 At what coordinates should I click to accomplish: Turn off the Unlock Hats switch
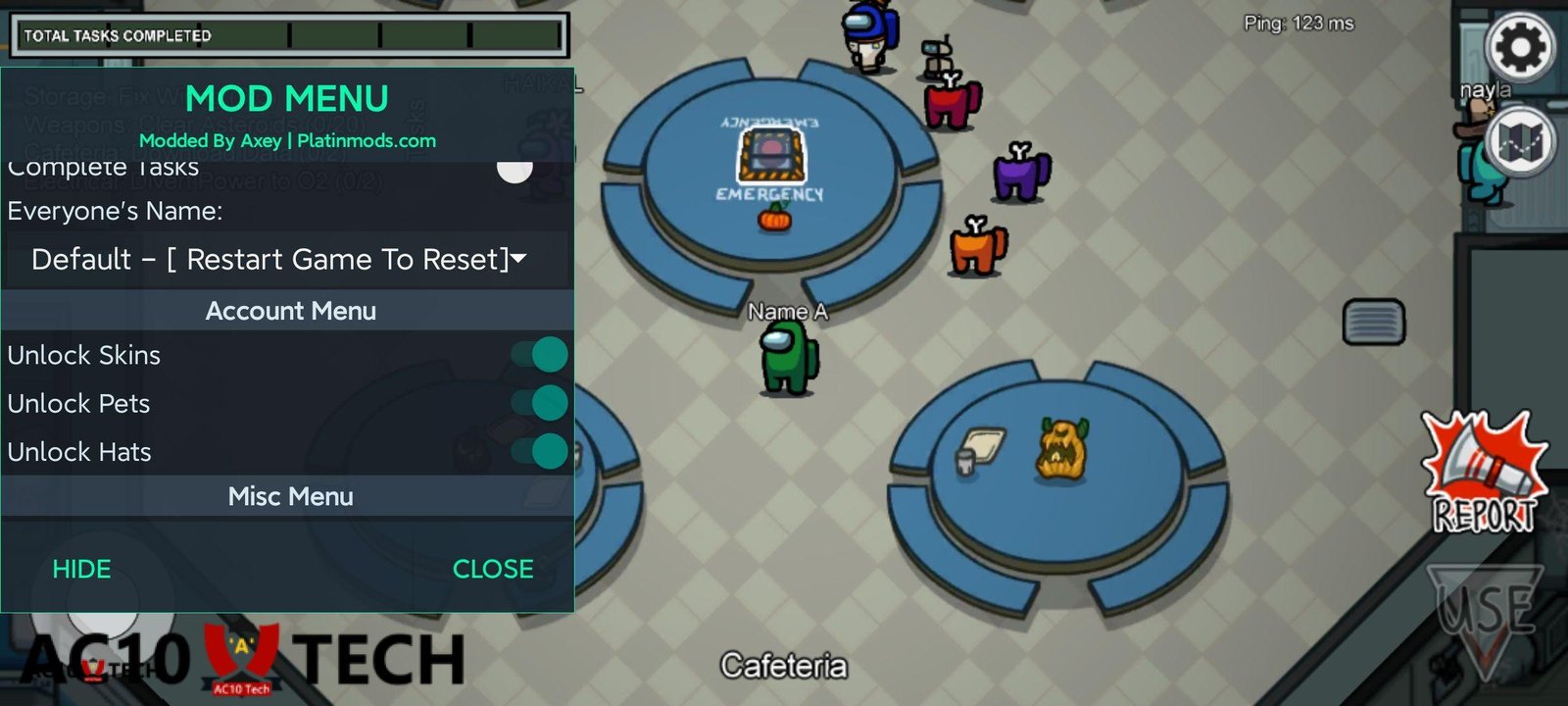point(541,451)
